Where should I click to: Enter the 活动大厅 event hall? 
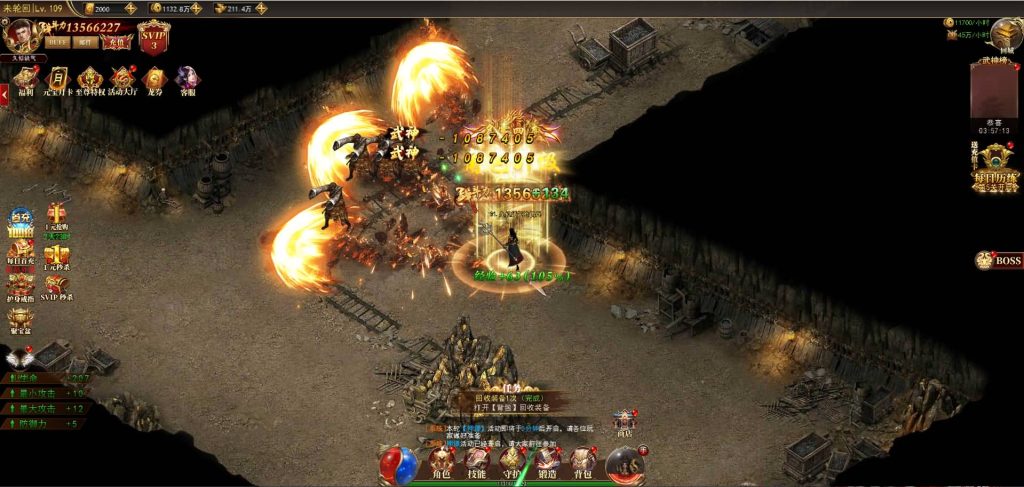pos(123,80)
